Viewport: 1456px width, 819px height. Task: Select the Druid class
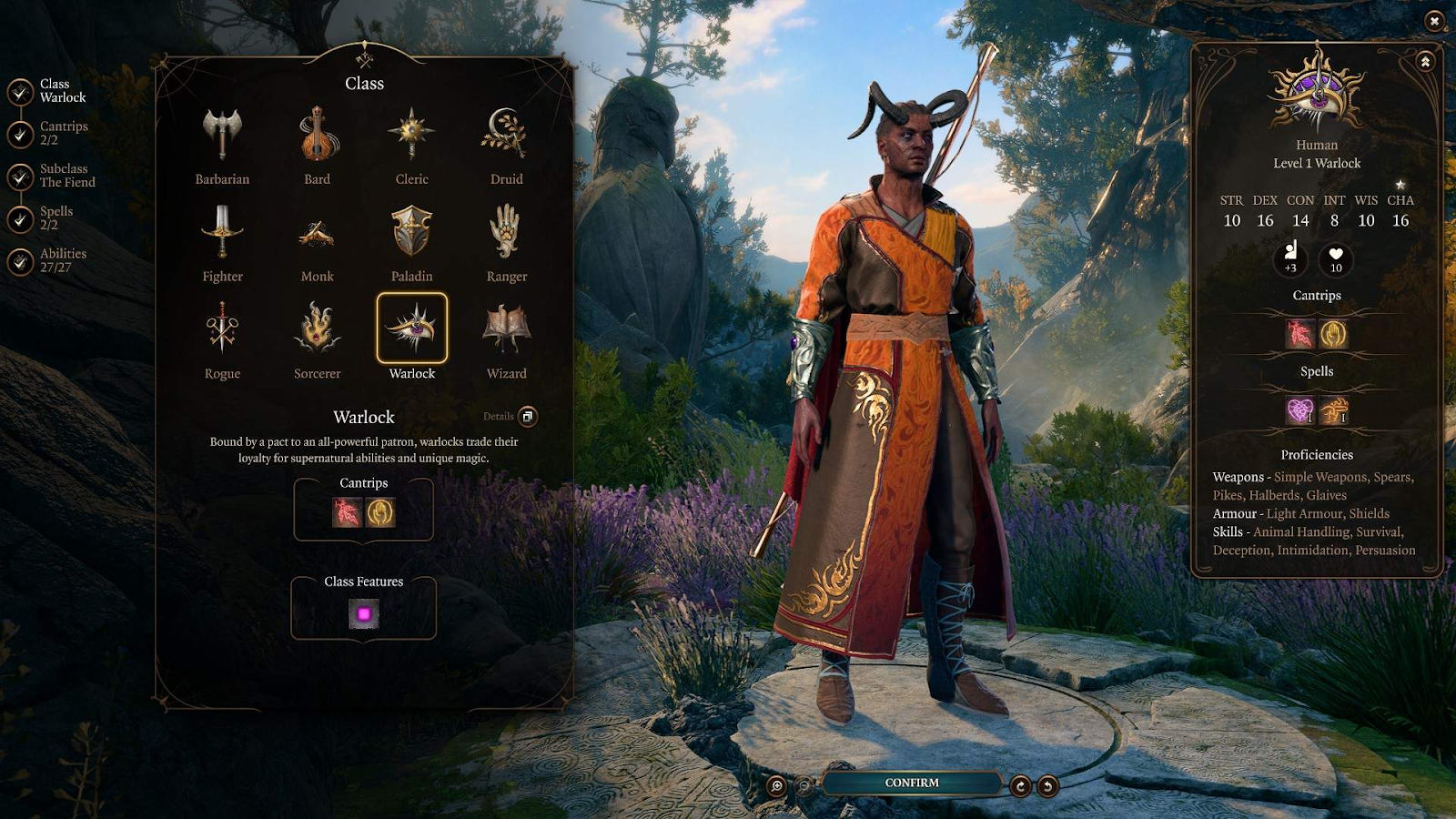pyautogui.click(x=507, y=136)
